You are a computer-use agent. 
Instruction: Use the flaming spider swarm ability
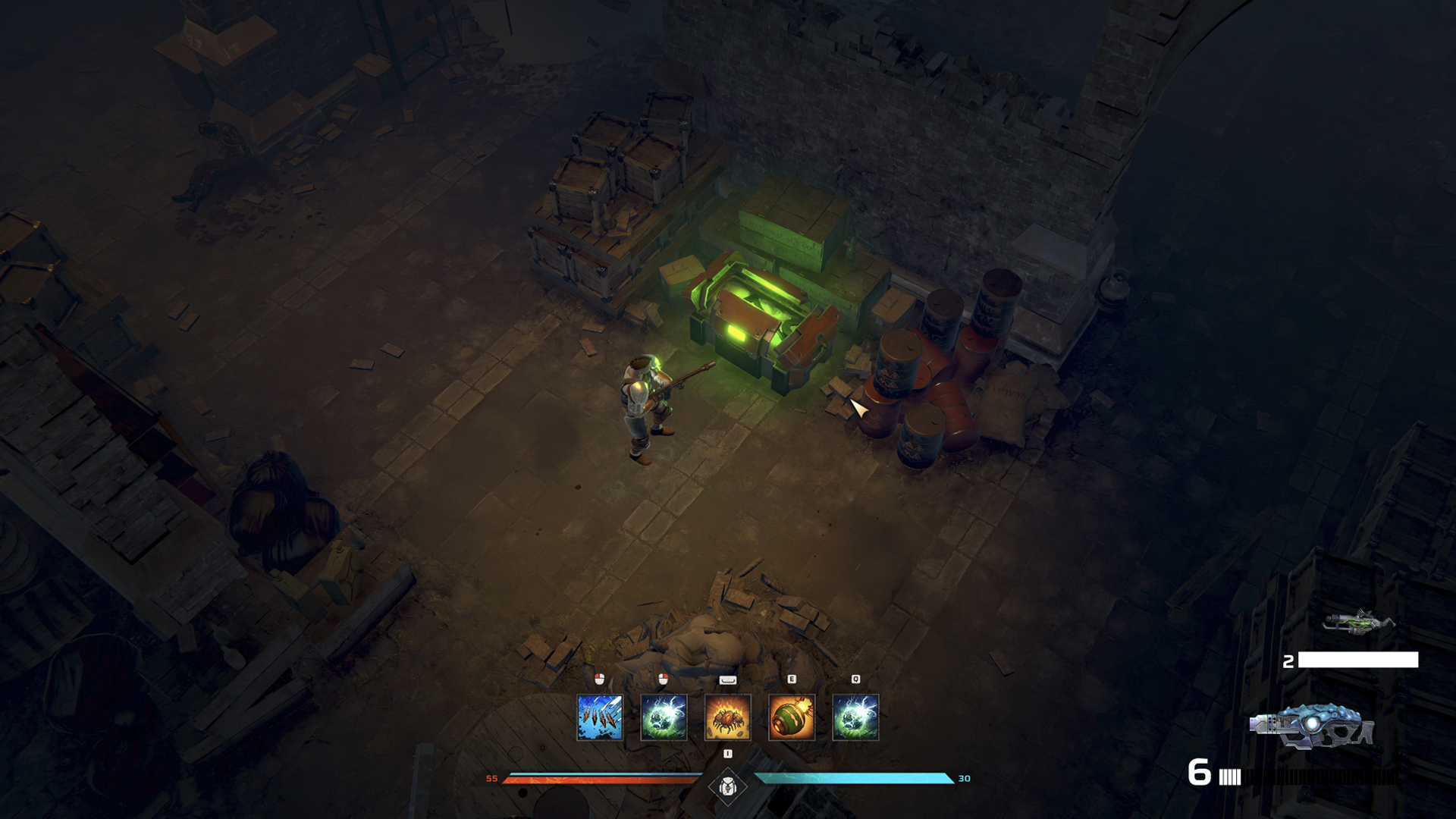(x=727, y=717)
